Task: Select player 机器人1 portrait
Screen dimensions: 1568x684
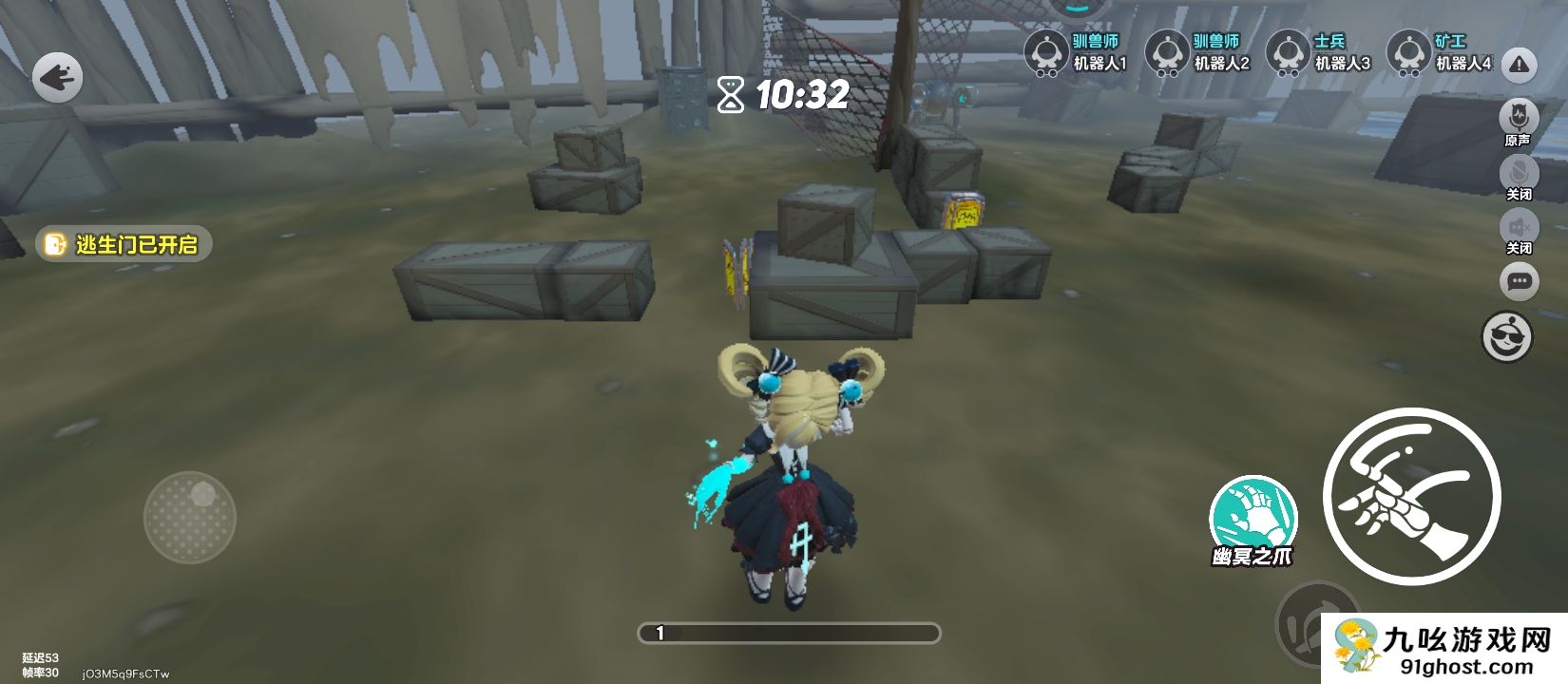Action: click(1047, 51)
